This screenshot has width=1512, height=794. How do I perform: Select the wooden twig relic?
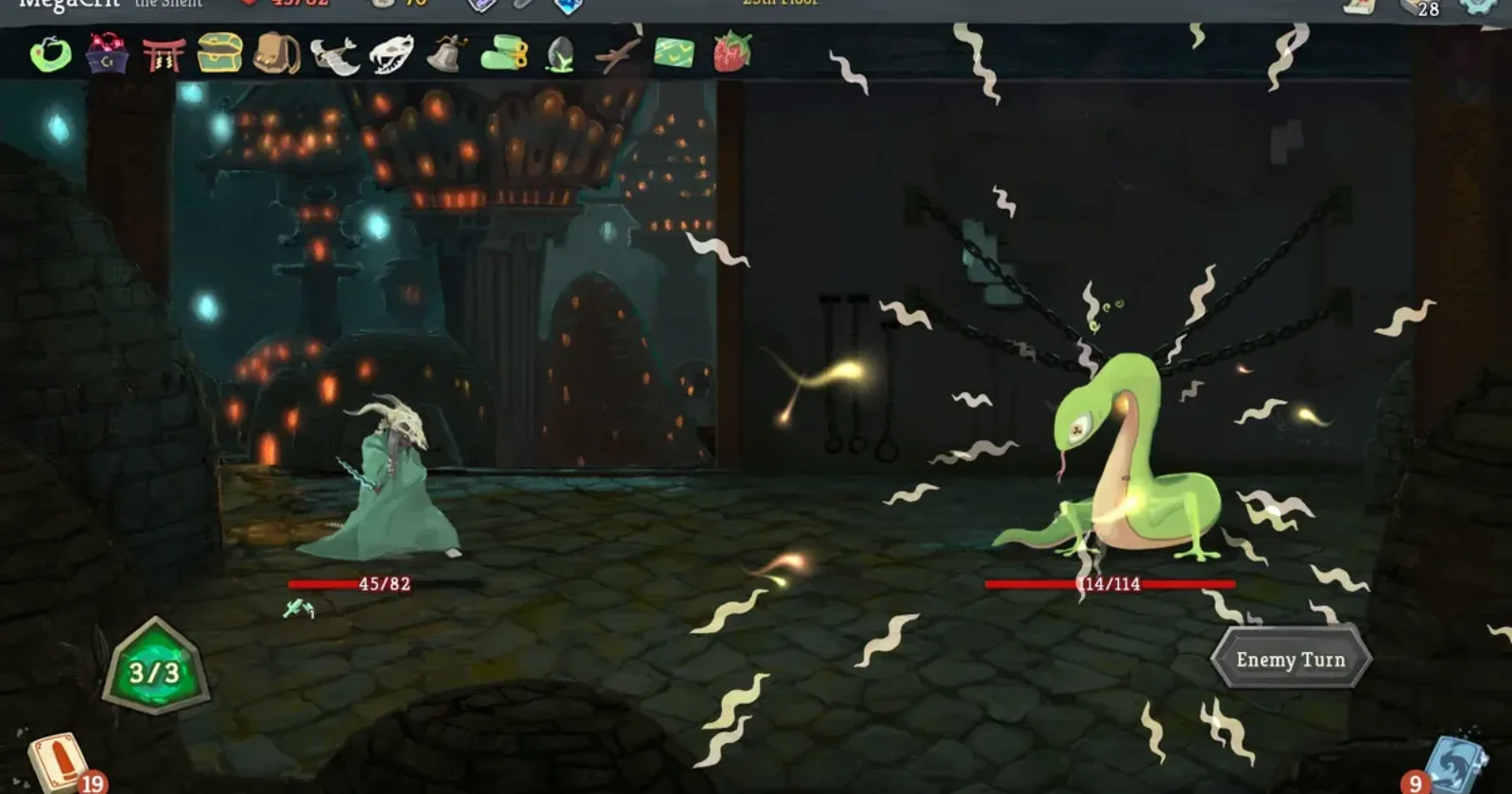617,55
